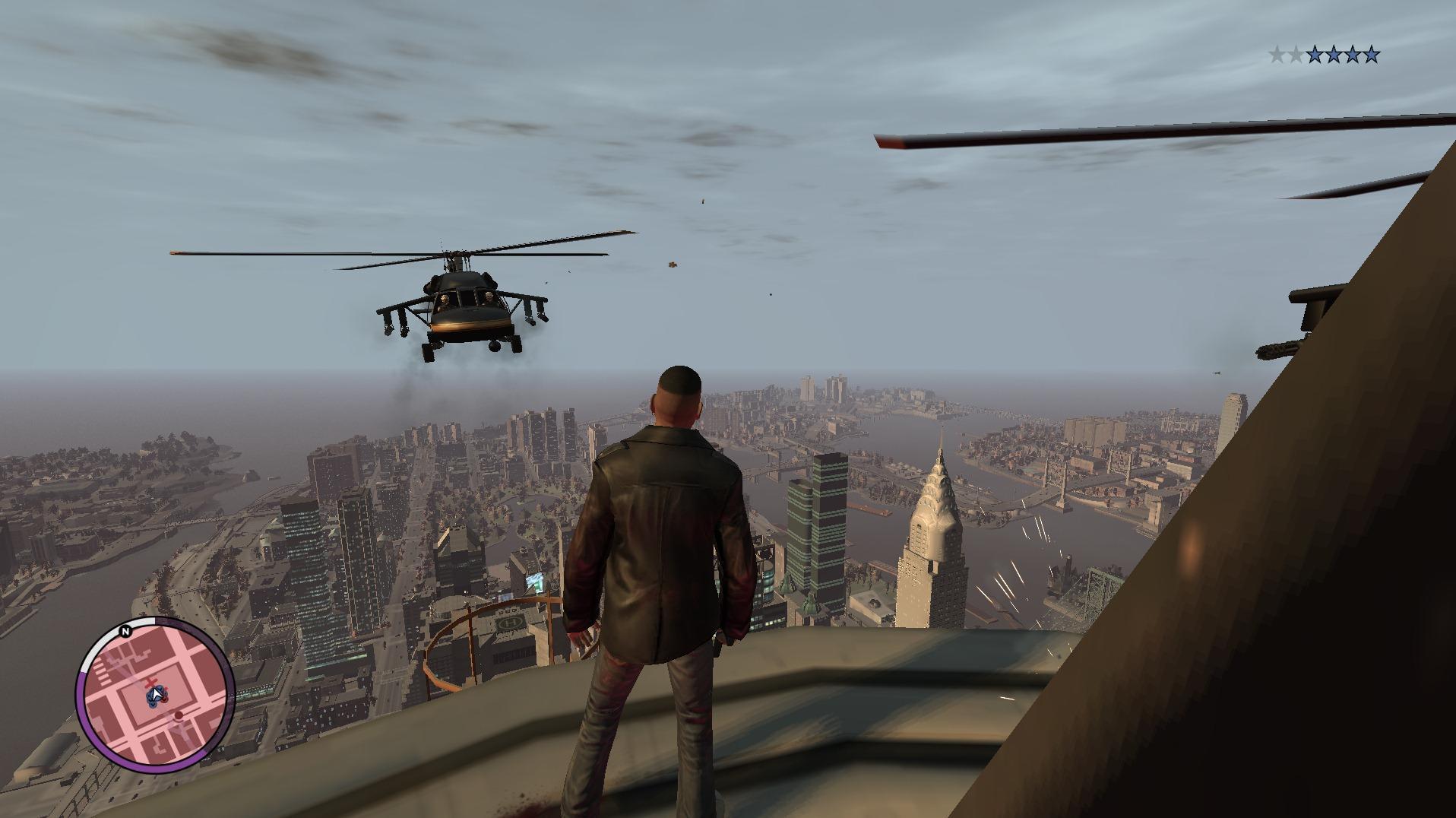
Task: Click the red cross marker on the minimap
Action: tap(150, 683)
